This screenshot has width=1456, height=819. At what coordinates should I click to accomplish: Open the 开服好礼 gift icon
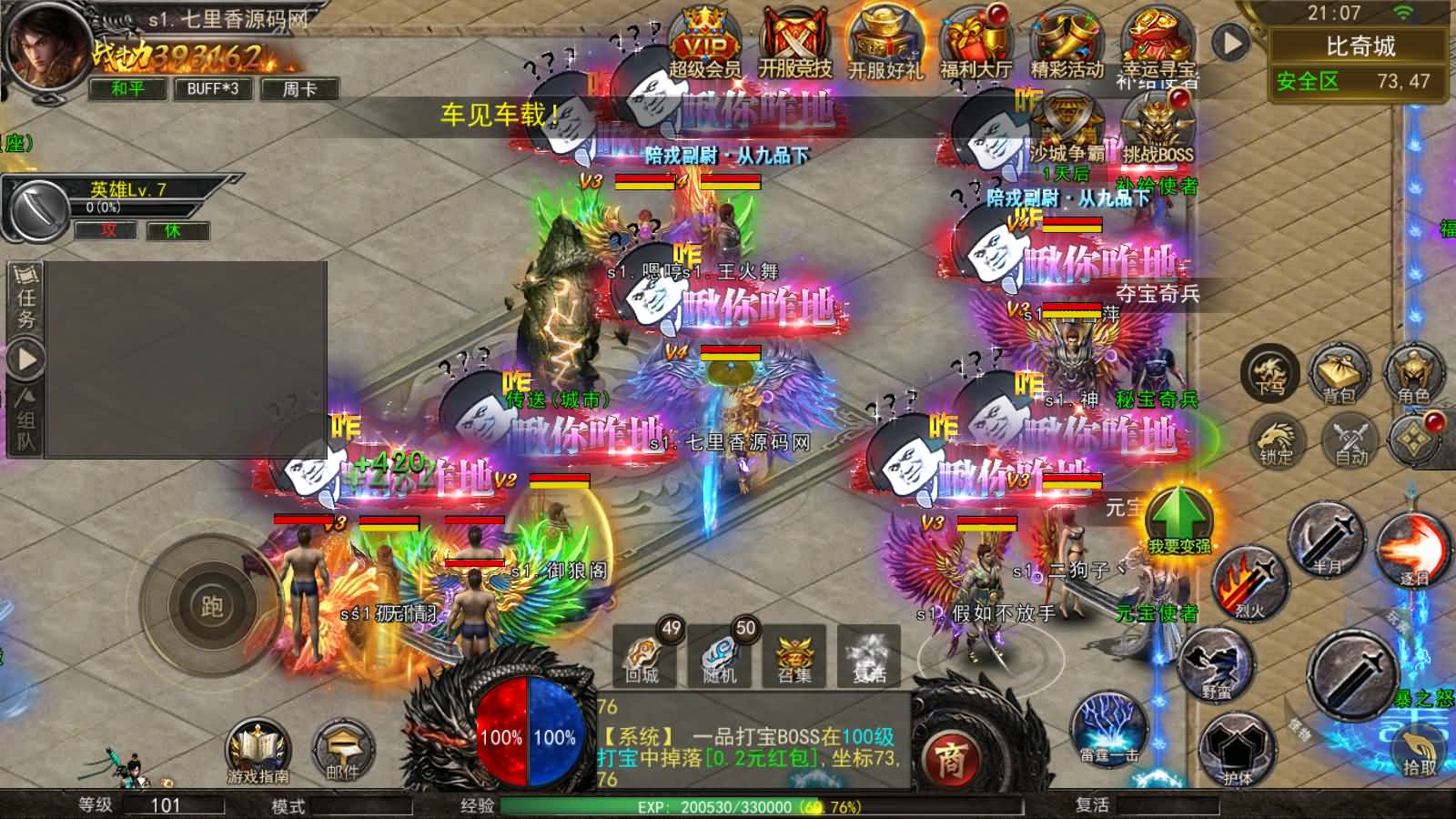point(885,44)
